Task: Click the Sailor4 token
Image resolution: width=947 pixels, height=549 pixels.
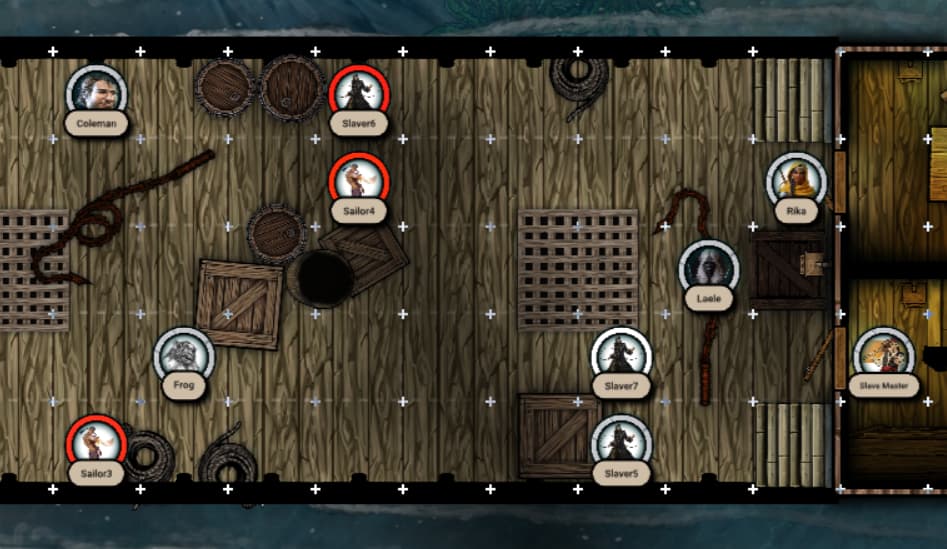Action: click(358, 180)
